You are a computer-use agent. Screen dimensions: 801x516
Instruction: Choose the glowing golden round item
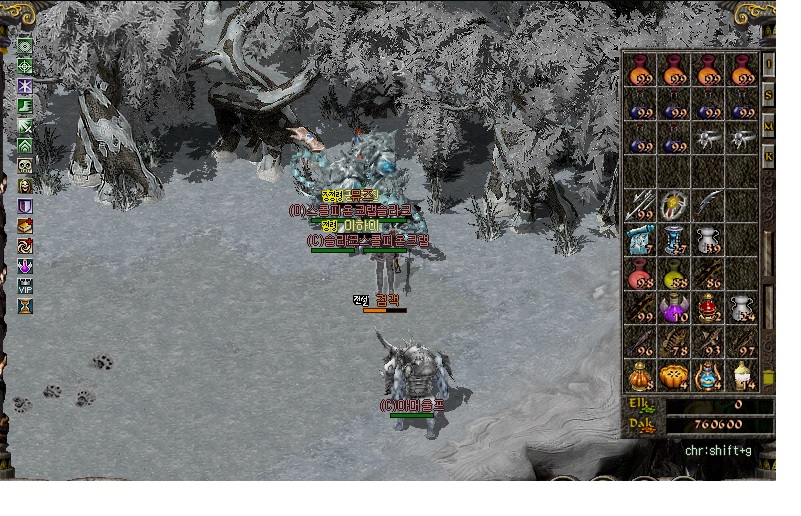pos(674,207)
